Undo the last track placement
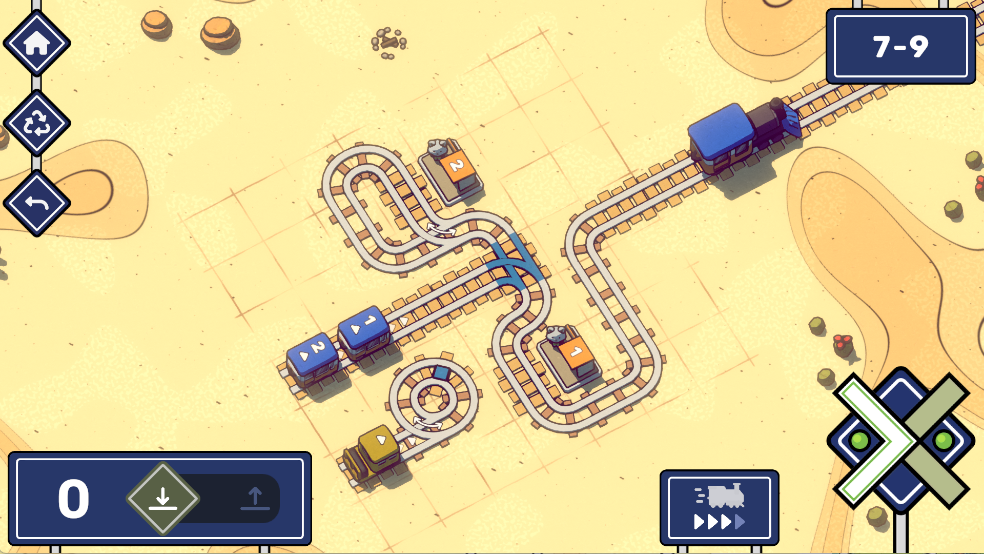The height and width of the screenshot is (554, 984). point(37,203)
